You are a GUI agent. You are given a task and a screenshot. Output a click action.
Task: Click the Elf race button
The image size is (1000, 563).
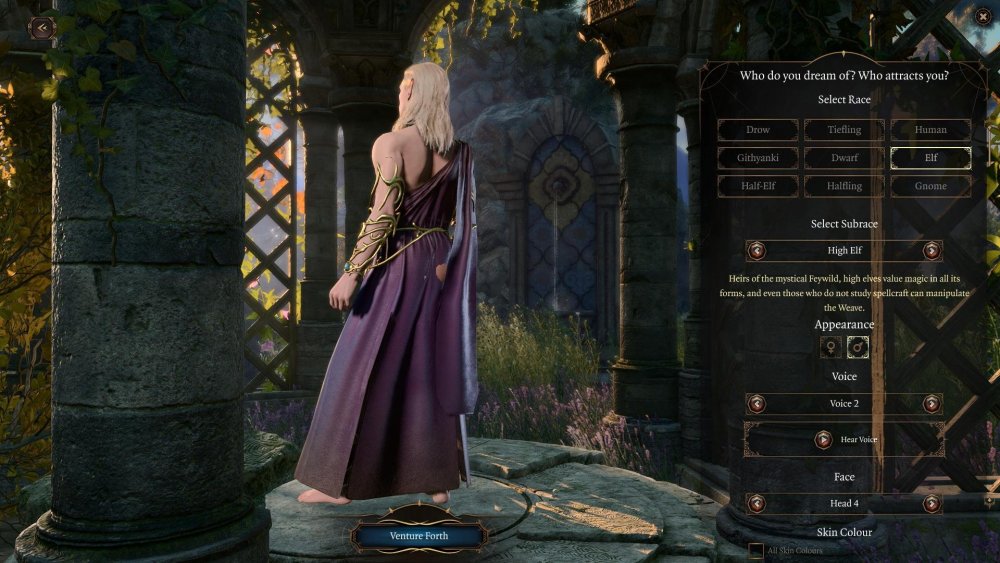[x=931, y=158]
